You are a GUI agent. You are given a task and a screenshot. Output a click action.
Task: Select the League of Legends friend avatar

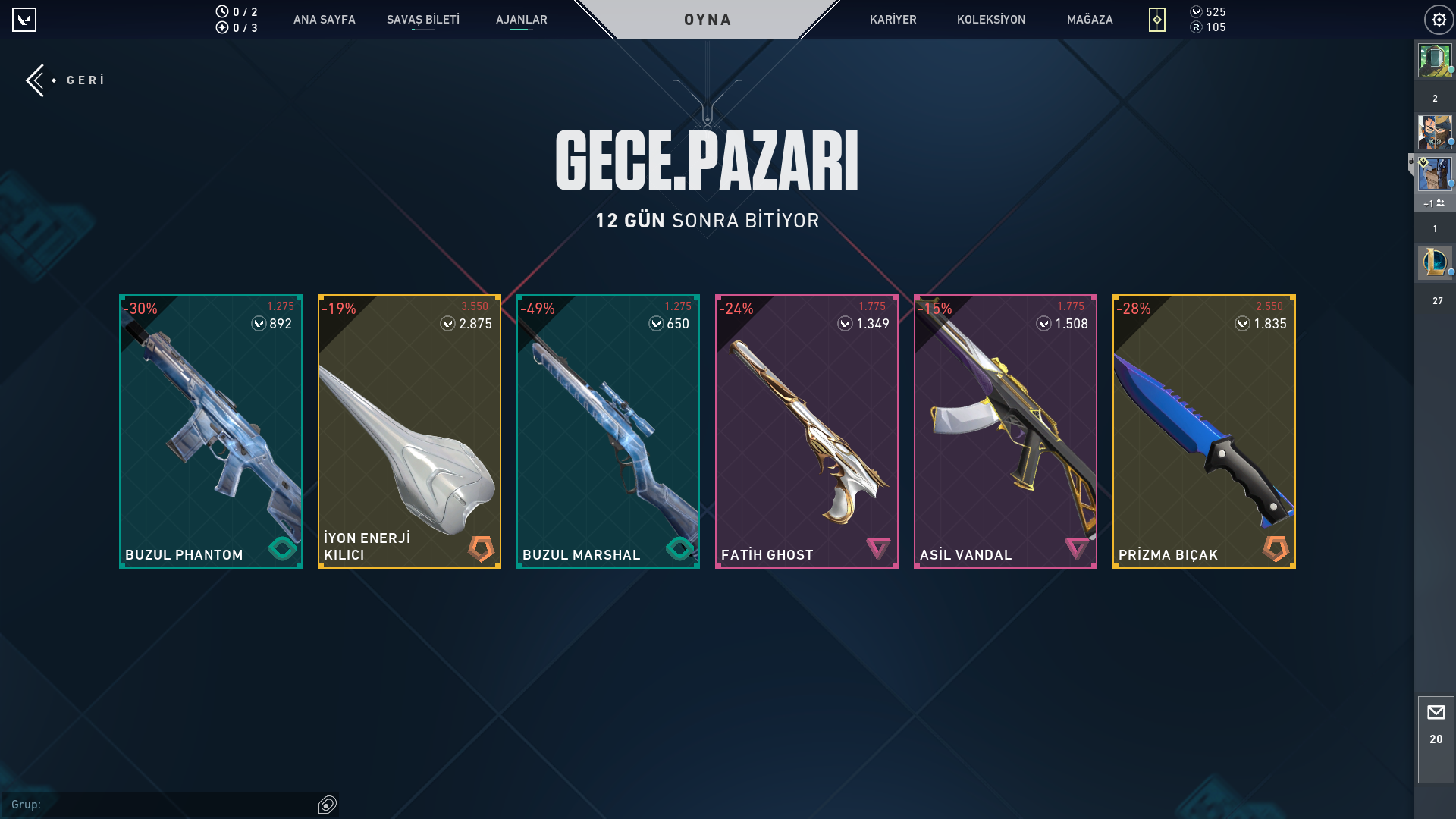(1434, 262)
